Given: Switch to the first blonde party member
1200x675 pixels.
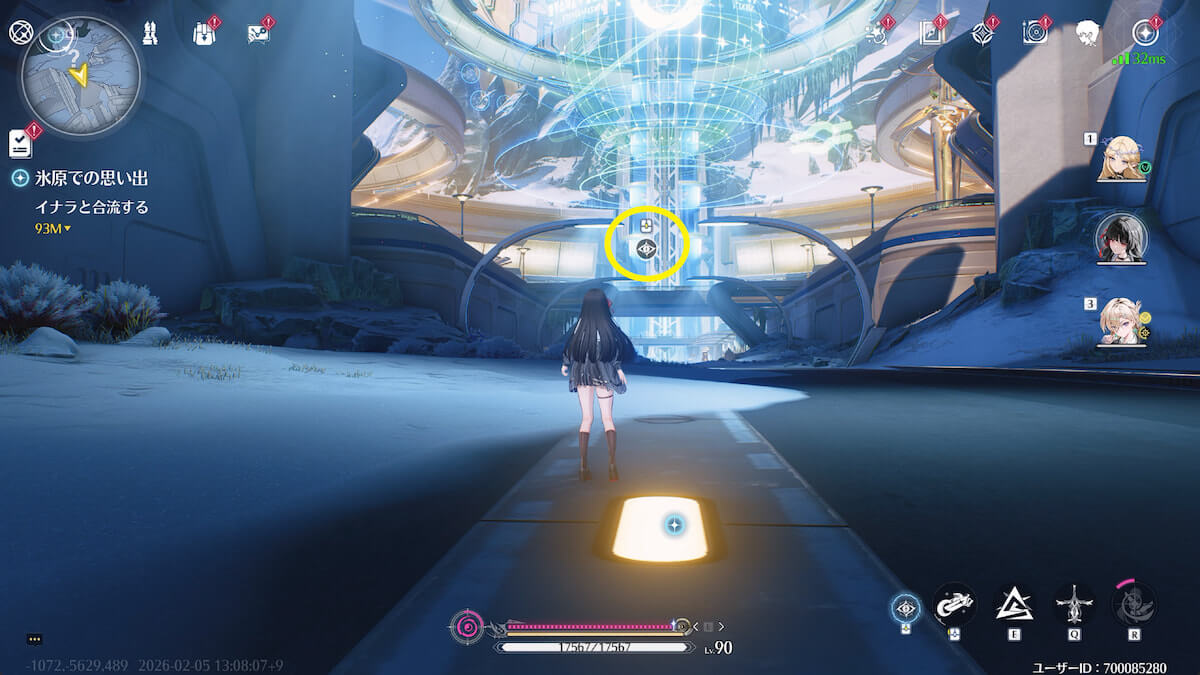Looking at the screenshot, I should pyautogui.click(x=1121, y=159).
